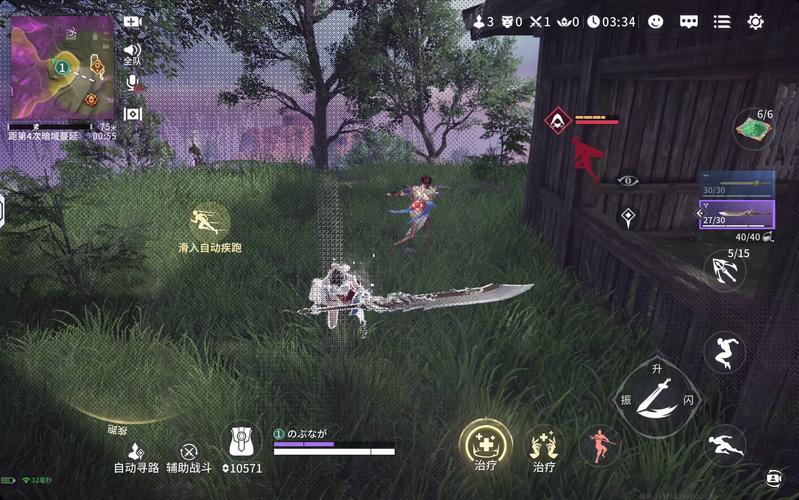Image resolution: width=799 pixels, height=500 pixels.
Task: Activate 滑入自动疾跑 auto-sprint
Action: pyautogui.click(x=209, y=222)
